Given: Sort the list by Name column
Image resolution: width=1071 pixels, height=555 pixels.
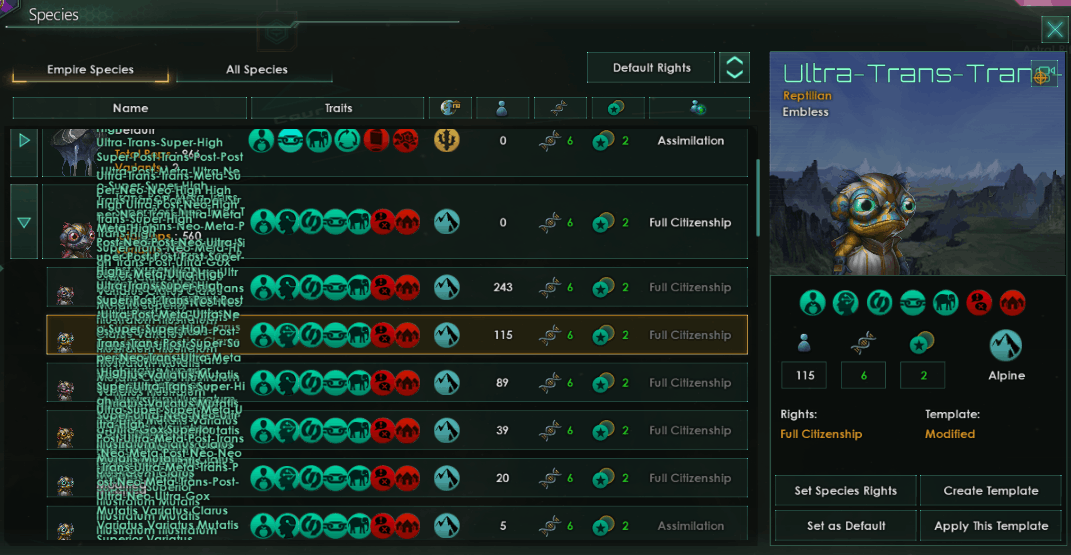Looking at the screenshot, I should (x=130, y=108).
